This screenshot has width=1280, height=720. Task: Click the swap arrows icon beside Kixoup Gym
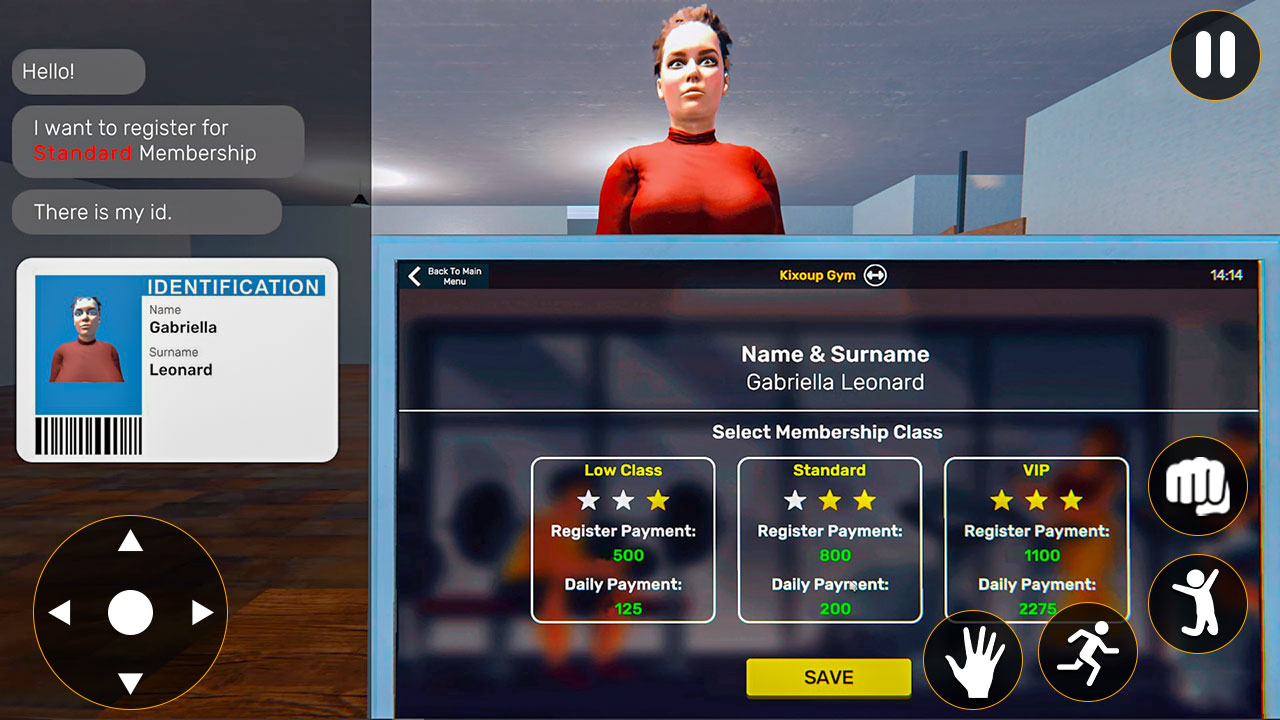874,275
